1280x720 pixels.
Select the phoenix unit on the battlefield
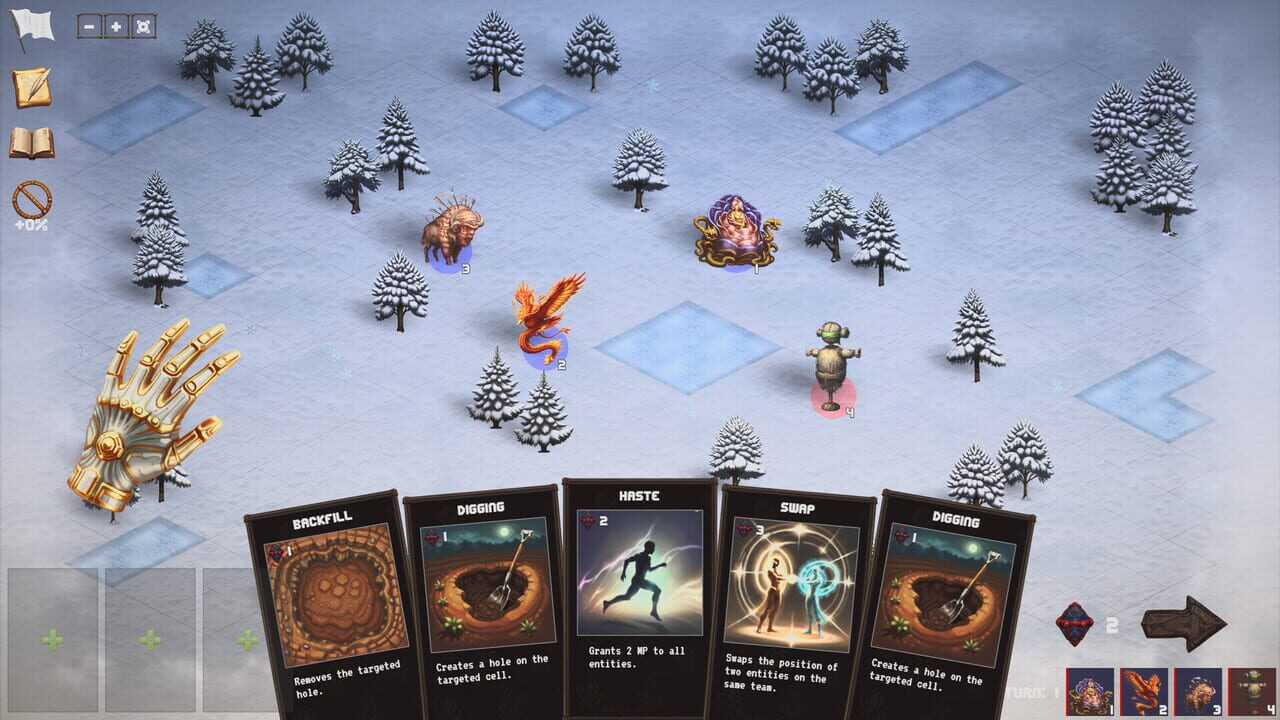point(543,315)
